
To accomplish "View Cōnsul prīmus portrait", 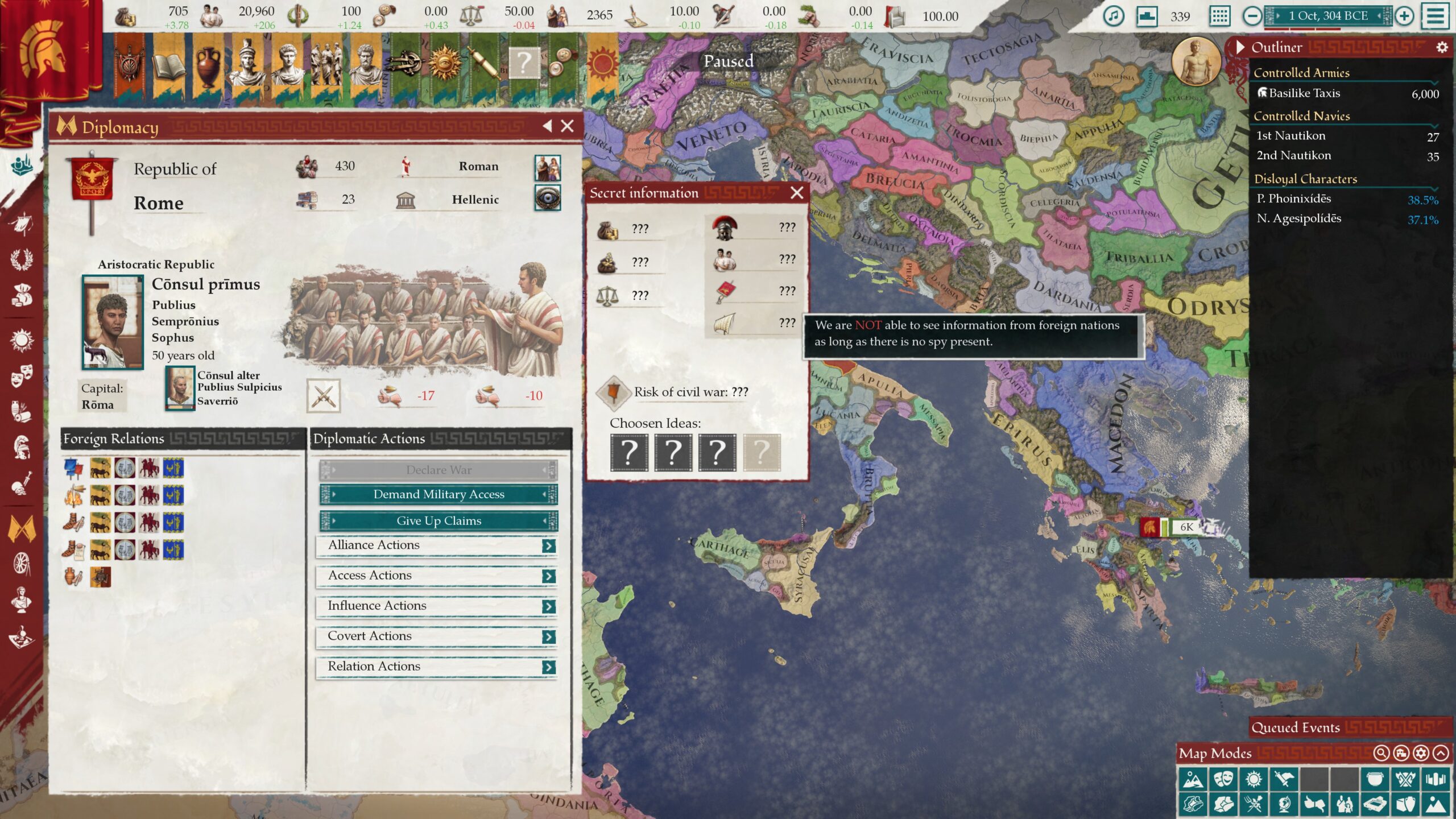I will click(x=113, y=322).
